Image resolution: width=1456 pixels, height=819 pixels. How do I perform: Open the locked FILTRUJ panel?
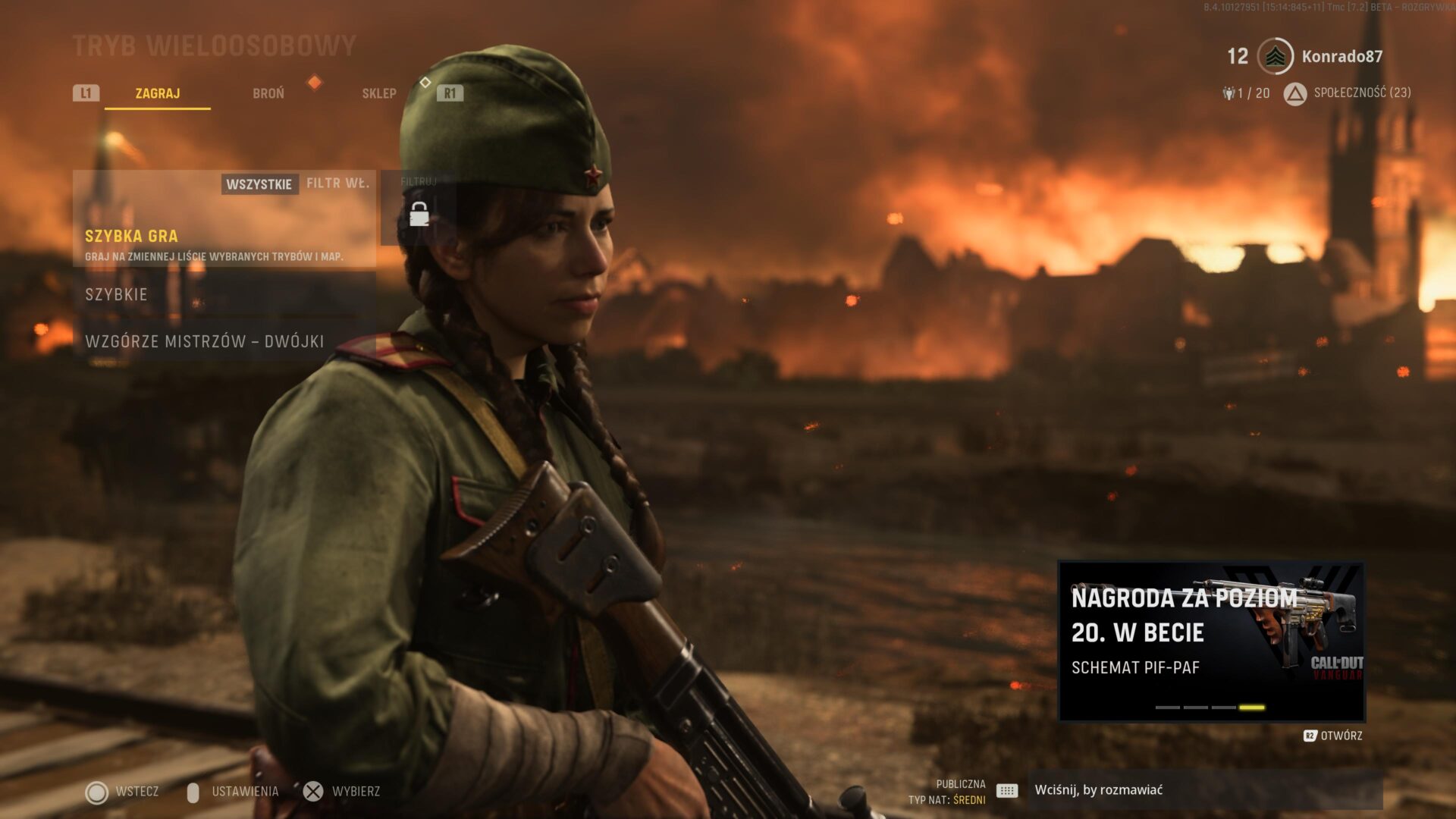pos(419,209)
